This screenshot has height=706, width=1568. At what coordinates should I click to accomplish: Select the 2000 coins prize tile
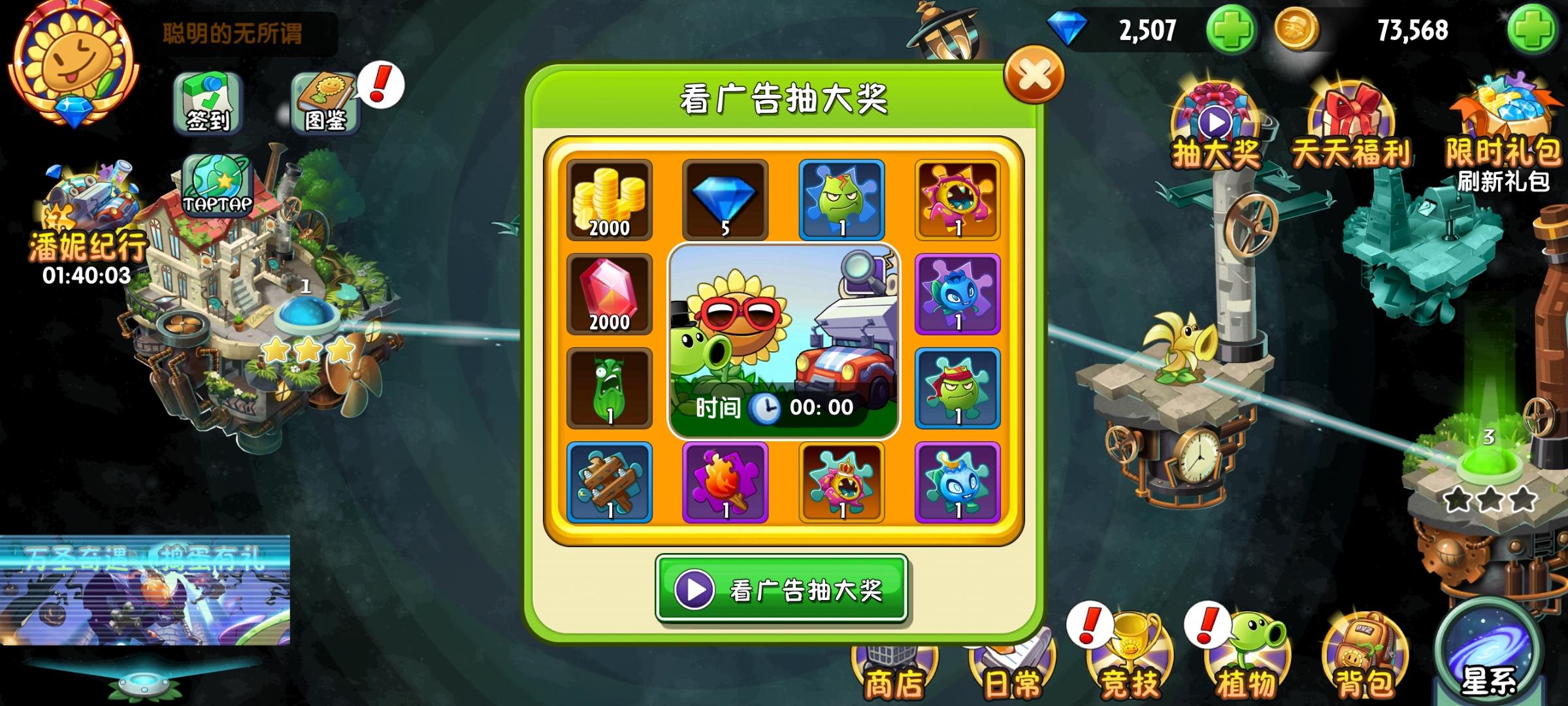pyautogui.click(x=609, y=199)
